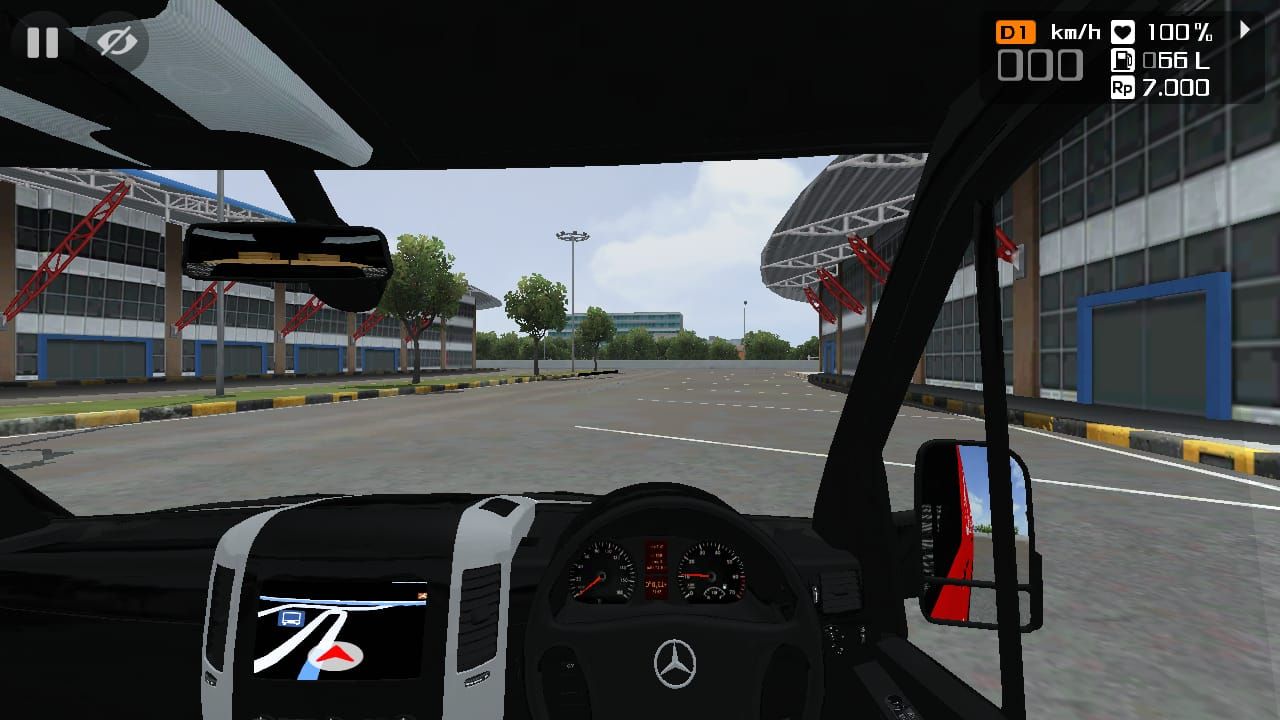Tap the red player arrow on the navigation screen
The image size is (1280, 720).
click(335, 655)
